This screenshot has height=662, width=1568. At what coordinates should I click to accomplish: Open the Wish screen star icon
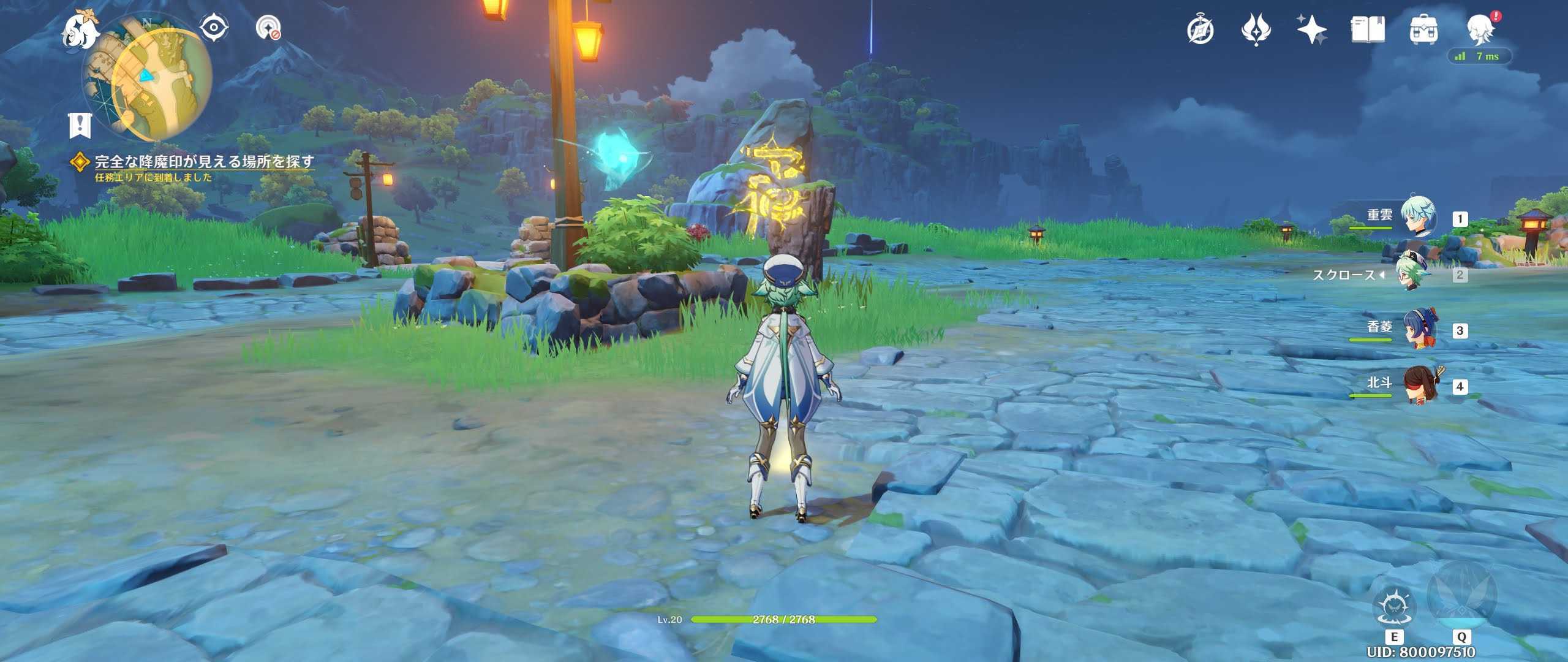tap(1312, 29)
